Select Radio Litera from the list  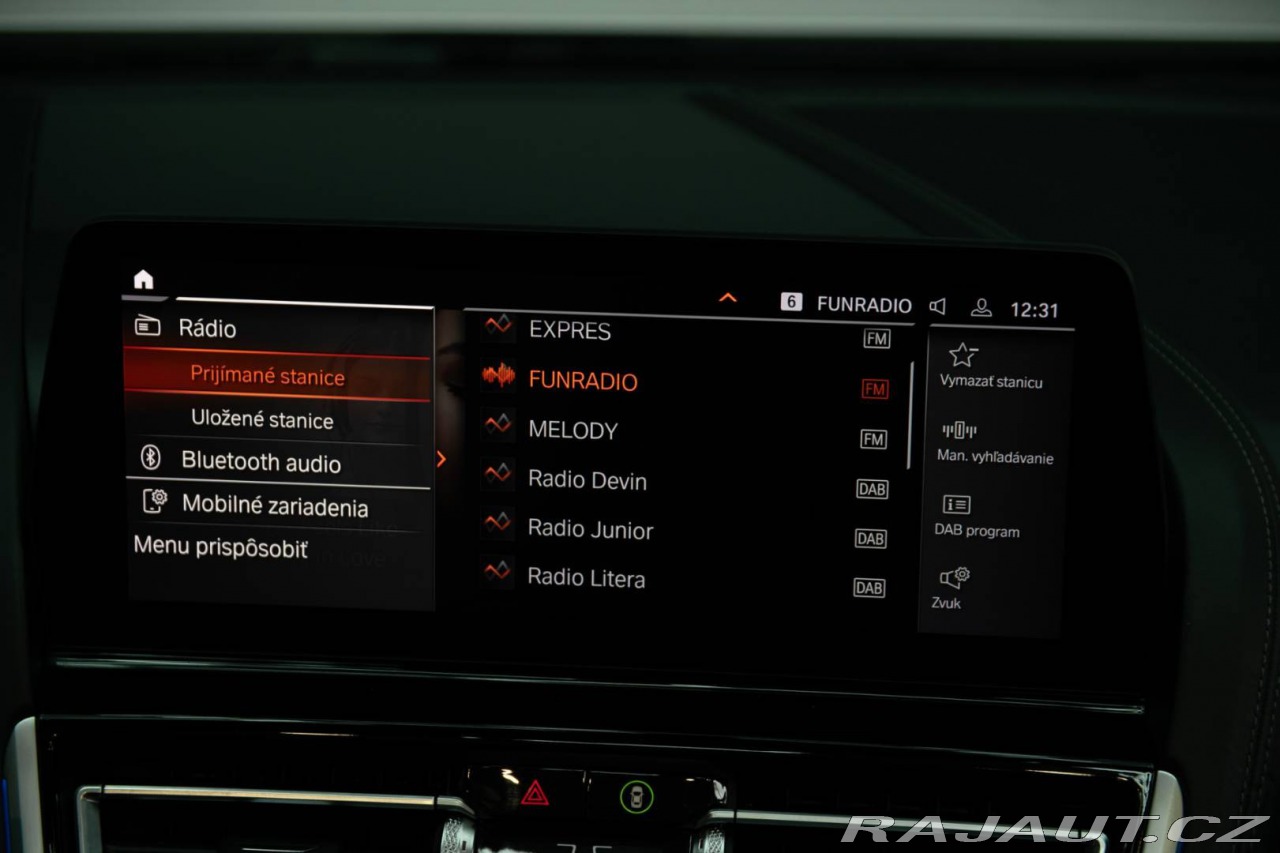pos(586,578)
